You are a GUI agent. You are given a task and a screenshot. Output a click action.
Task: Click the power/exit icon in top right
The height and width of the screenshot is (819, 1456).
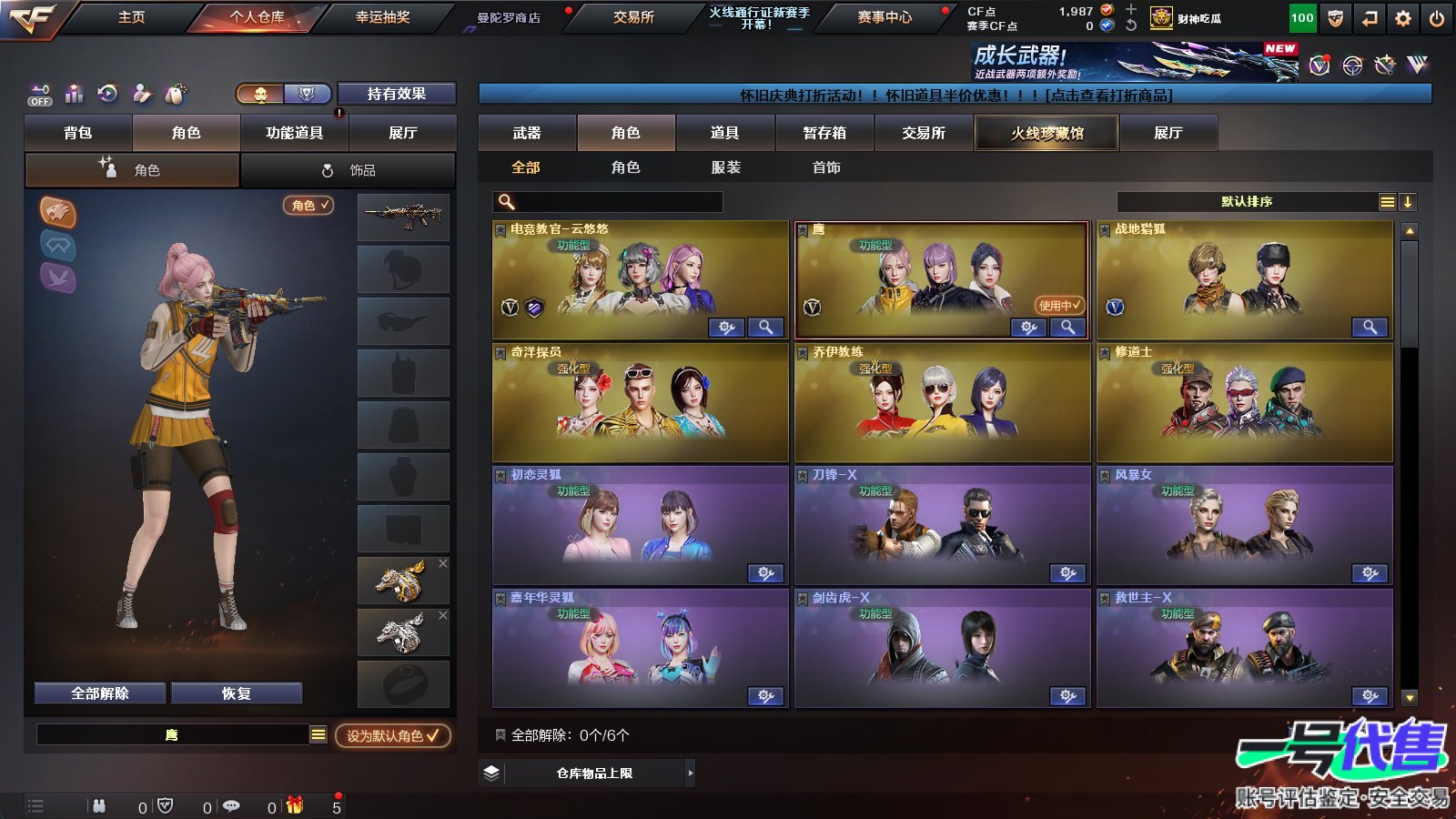click(1437, 16)
